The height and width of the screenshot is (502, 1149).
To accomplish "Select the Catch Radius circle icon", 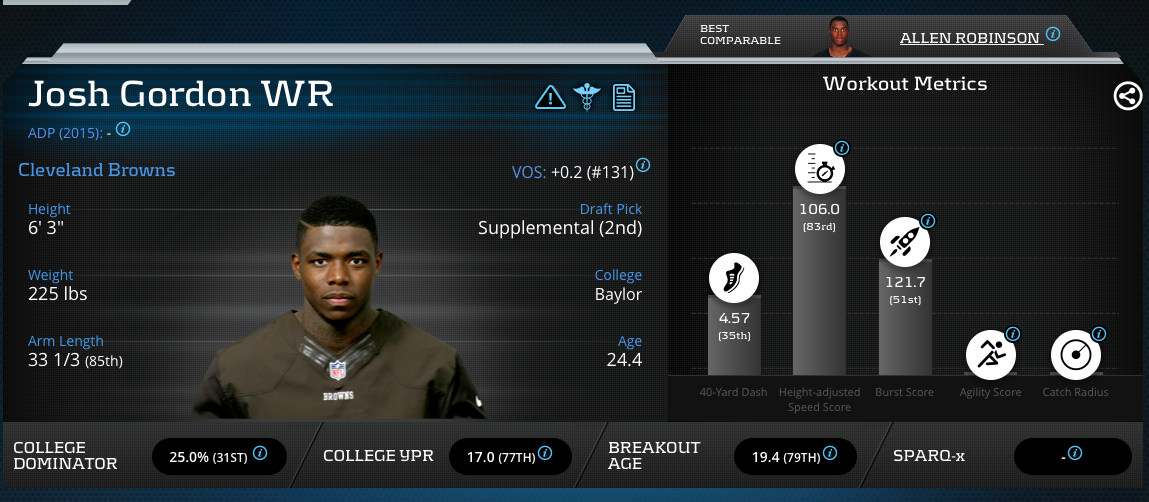I will pyautogui.click(x=1076, y=354).
